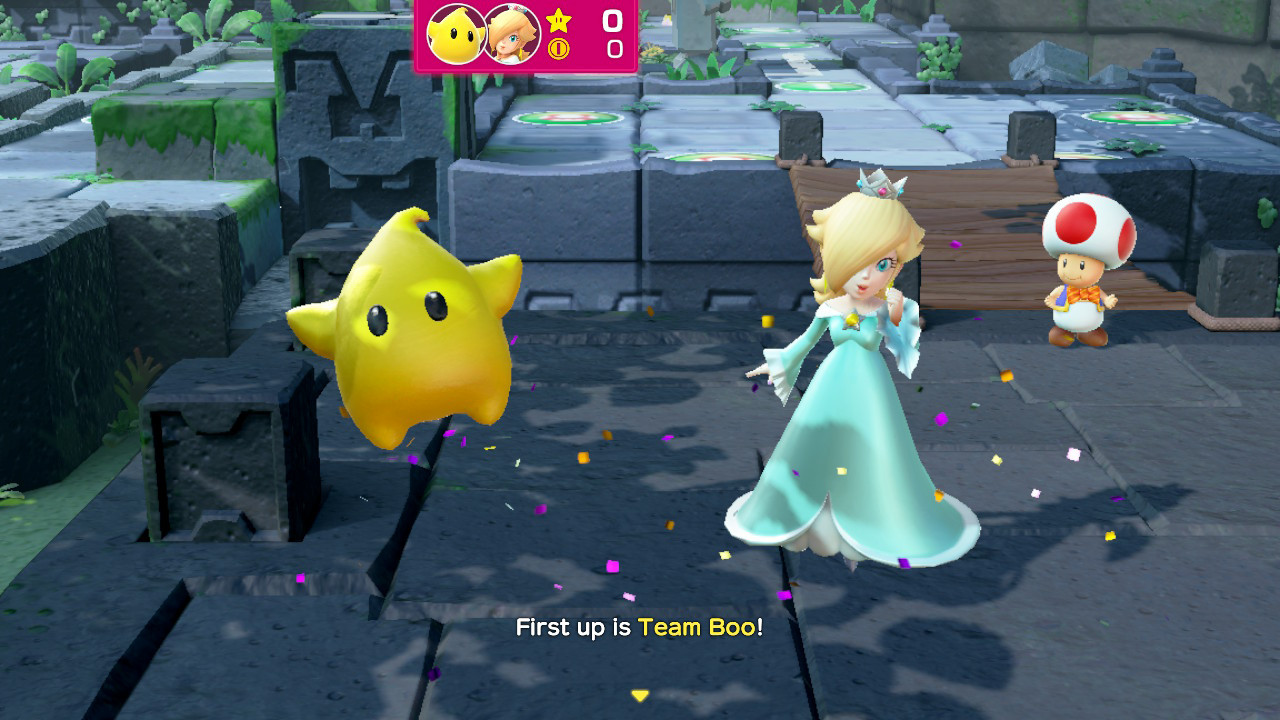Click the star count number showing 0

tap(613, 20)
